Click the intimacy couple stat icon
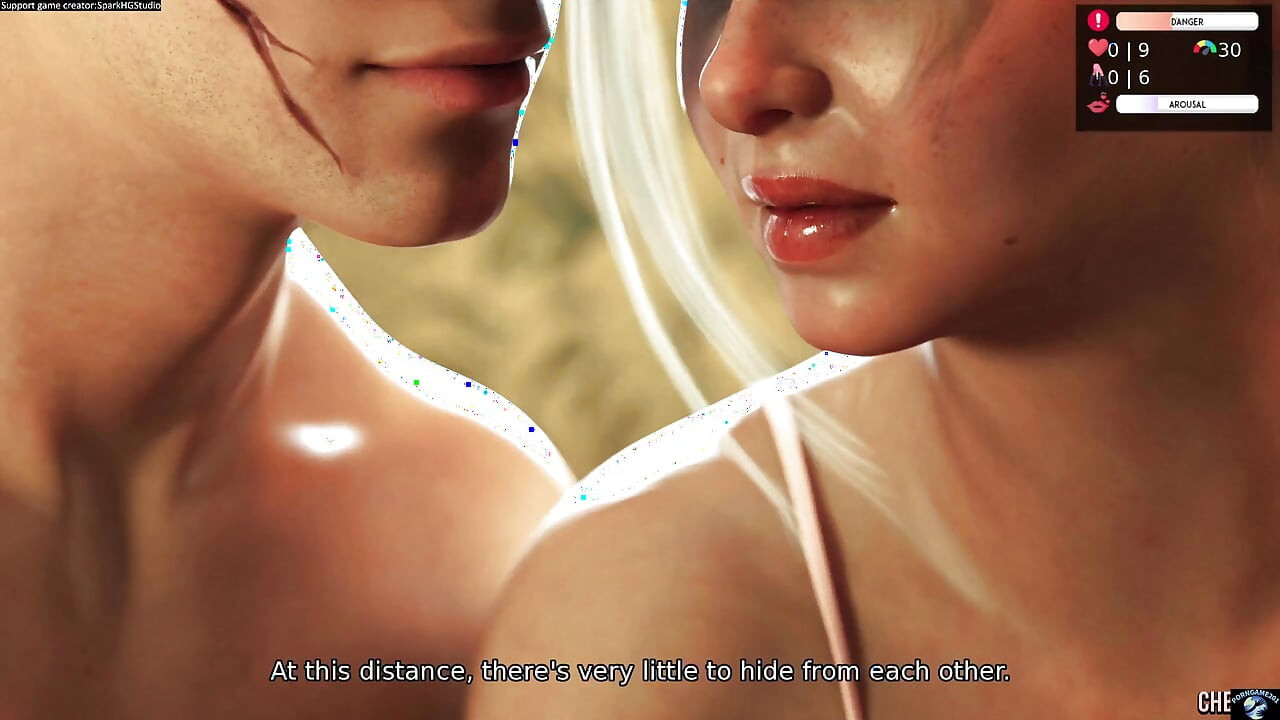The width and height of the screenshot is (1280, 720). (x=1097, y=76)
